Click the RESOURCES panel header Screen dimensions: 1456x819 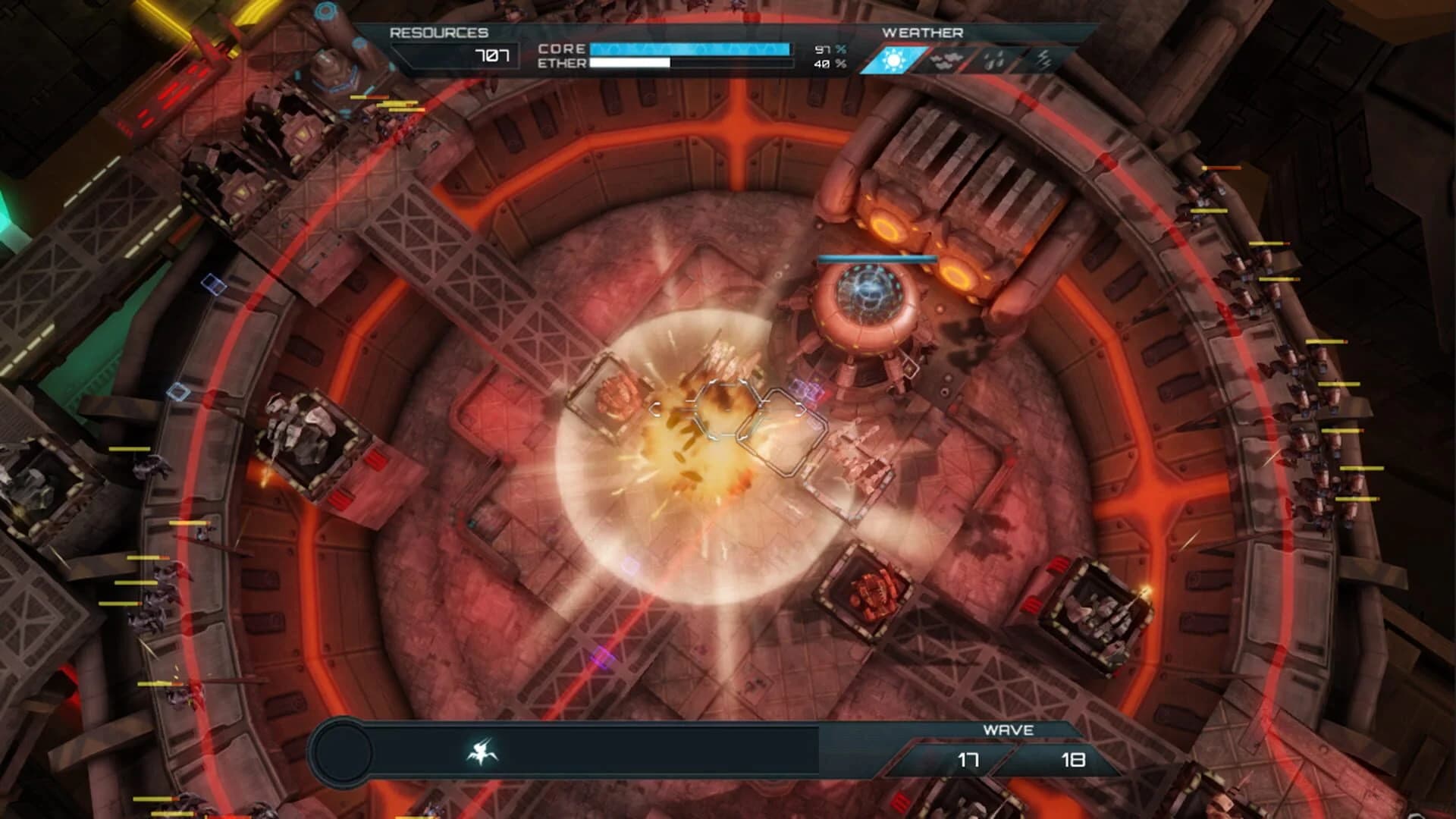[x=438, y=33]
